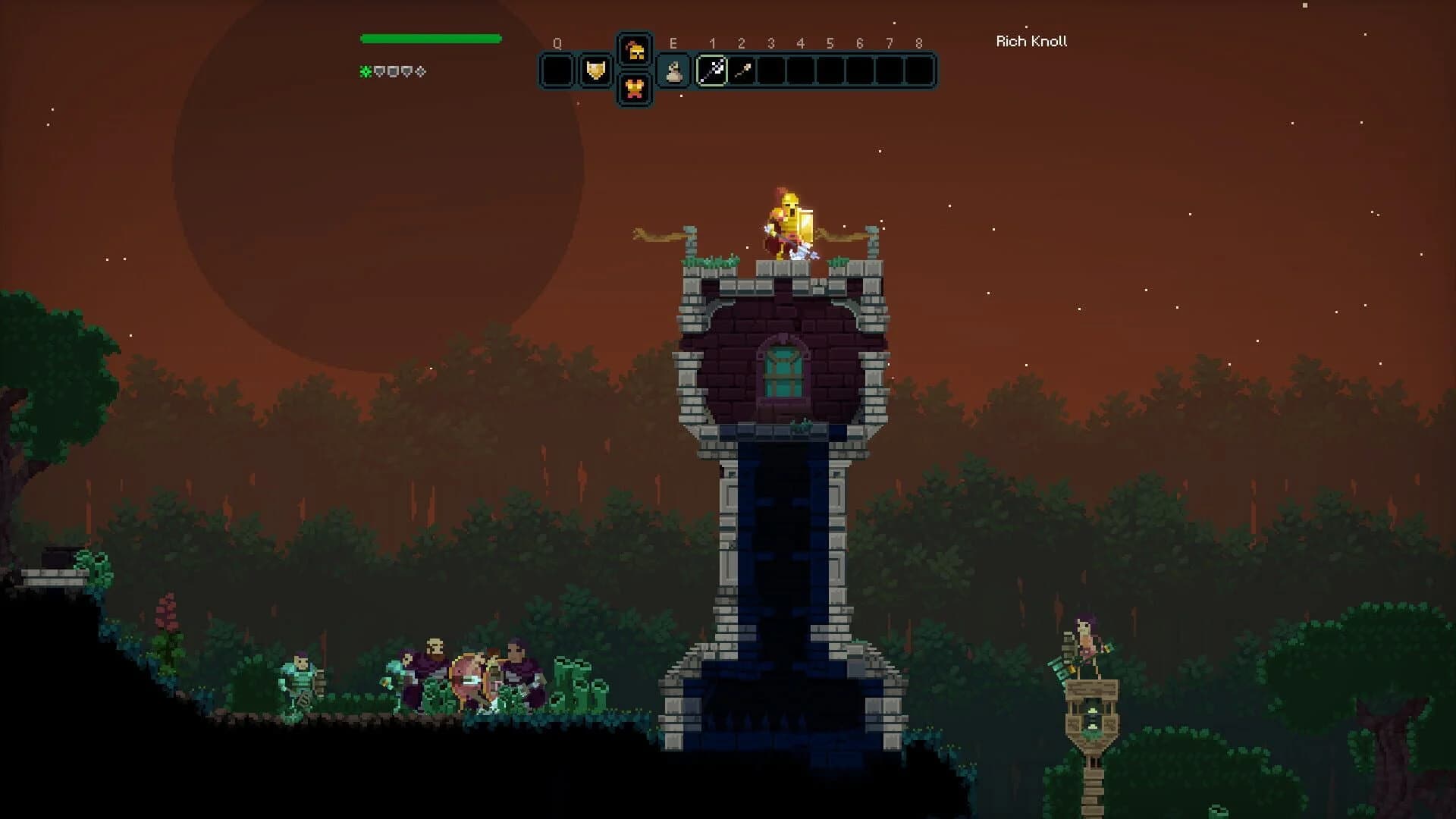Viewport: 1456px width, 819px height.
Task: Click the first gray armor buff icon
Action: point(379,72)
